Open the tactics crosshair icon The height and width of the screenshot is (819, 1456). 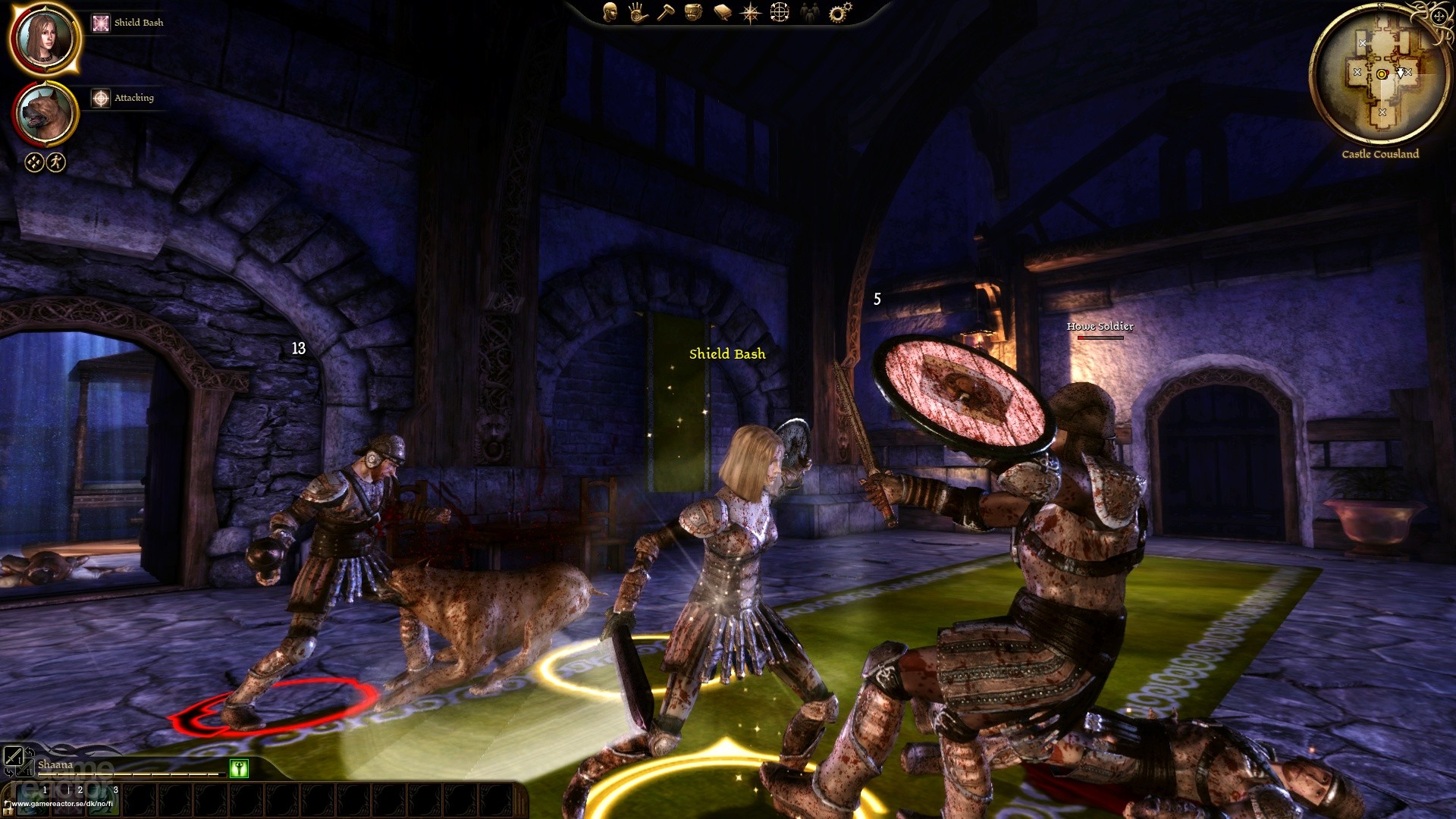tap(780, 12)
